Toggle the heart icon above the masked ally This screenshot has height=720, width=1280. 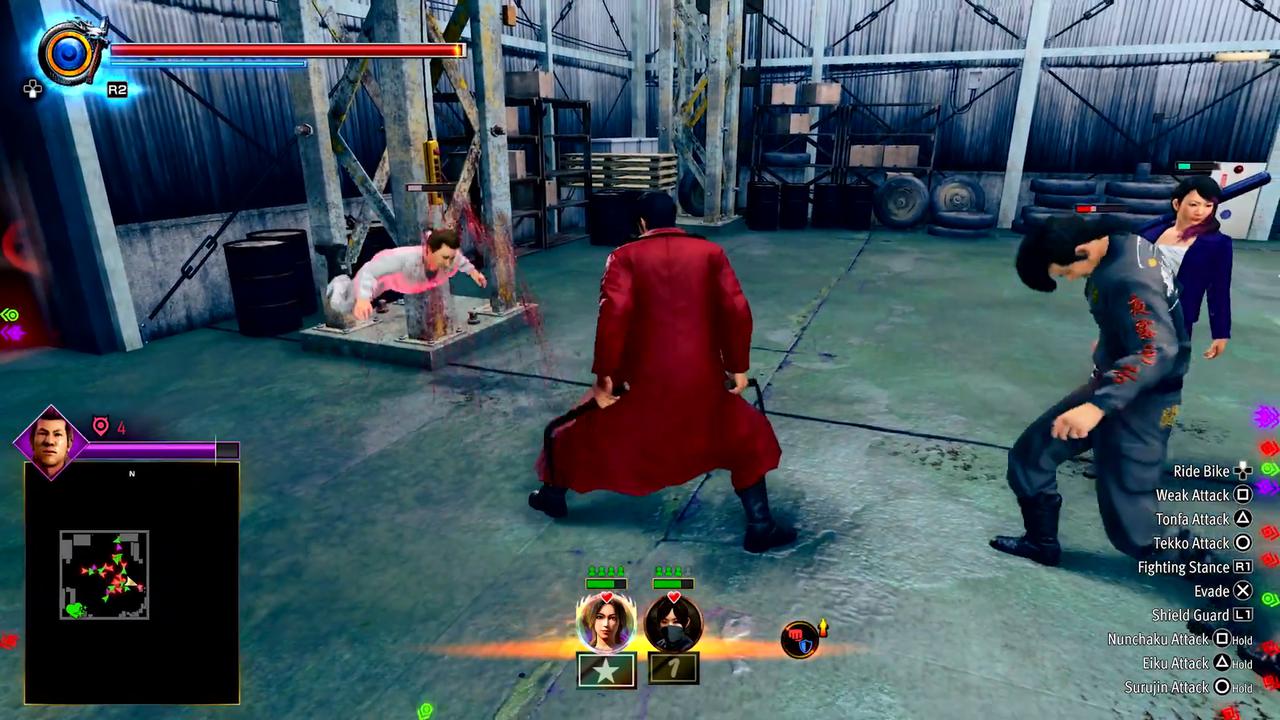coord(673,596)
